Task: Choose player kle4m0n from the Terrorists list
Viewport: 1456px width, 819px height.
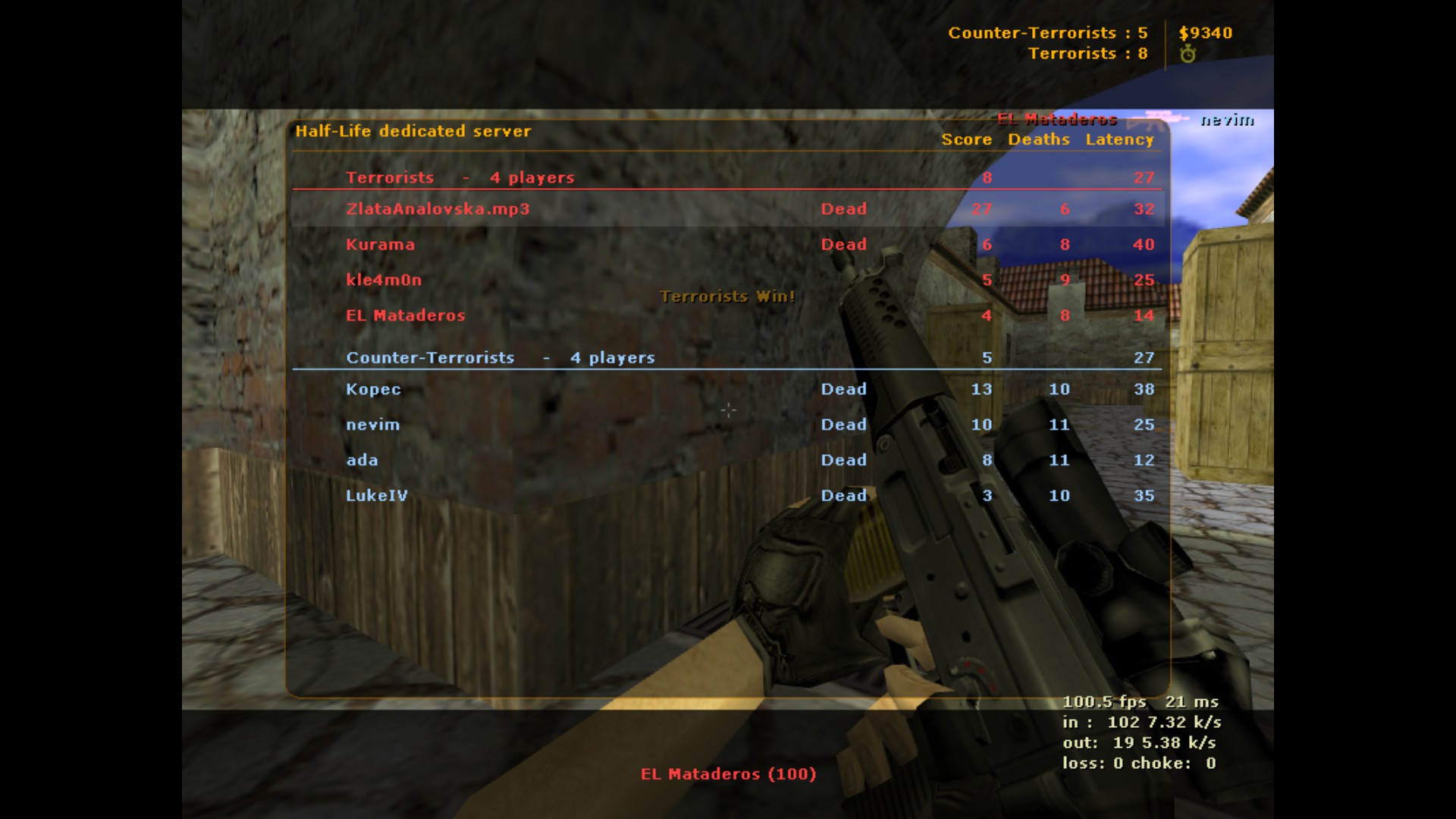Action: [384, 280]
